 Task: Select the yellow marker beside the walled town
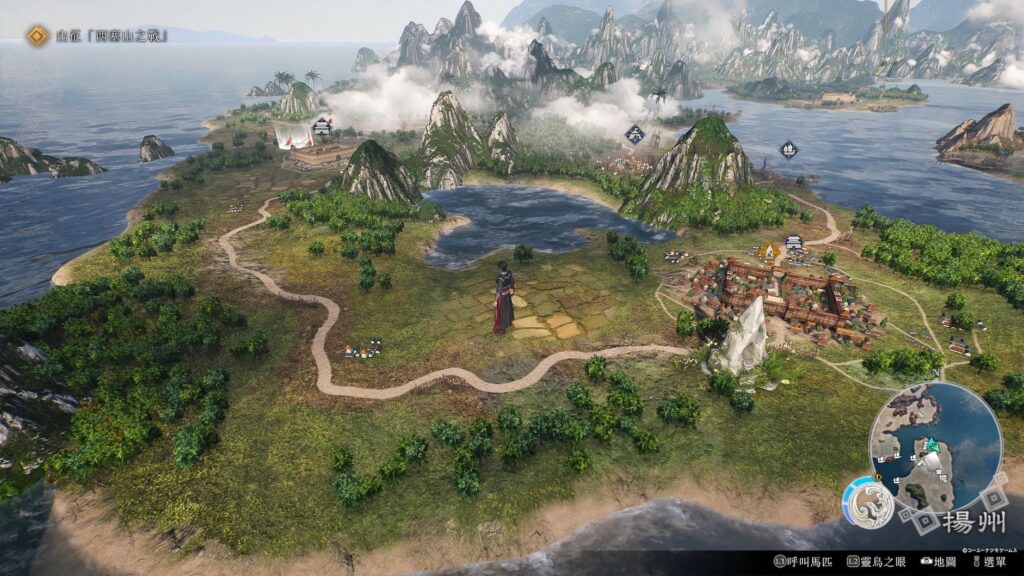768,250
